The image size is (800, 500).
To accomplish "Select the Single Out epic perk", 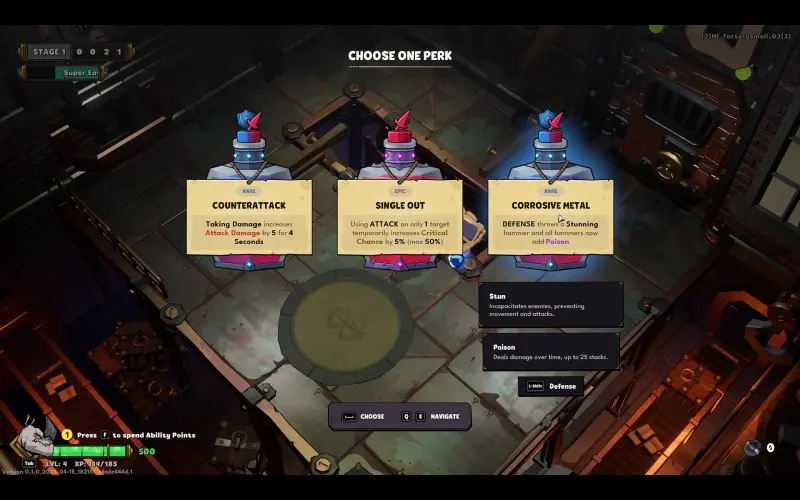I will (x=399, y=217).
